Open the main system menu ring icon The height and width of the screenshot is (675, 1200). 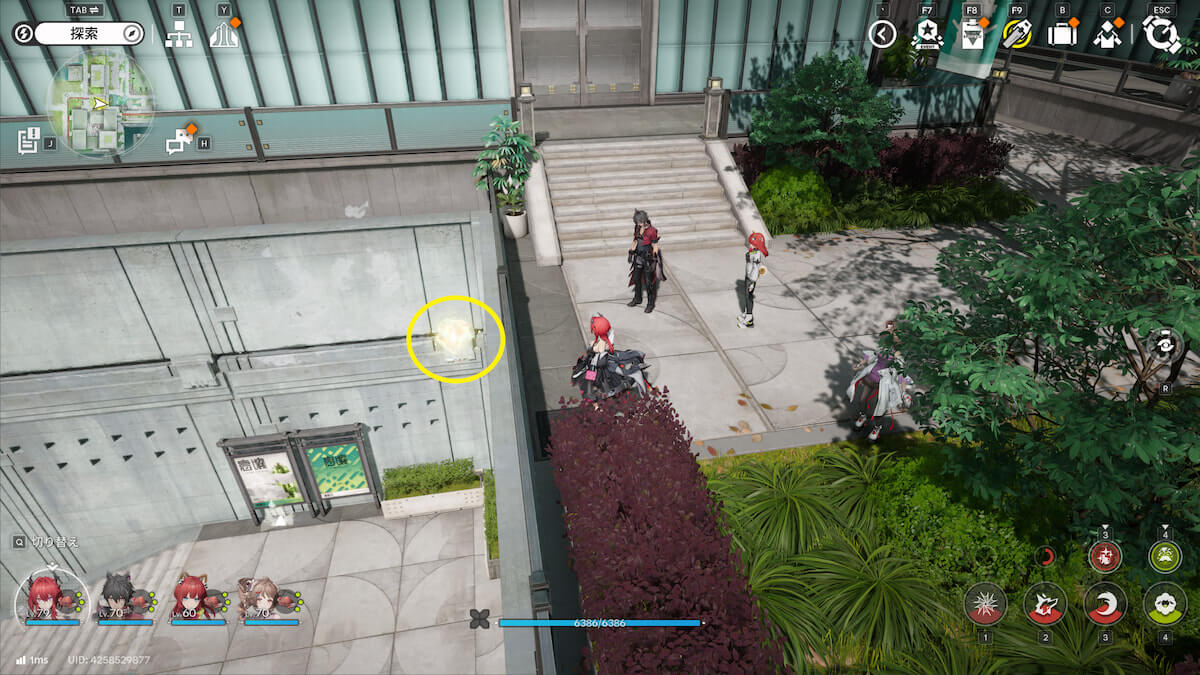(1162, 35)
